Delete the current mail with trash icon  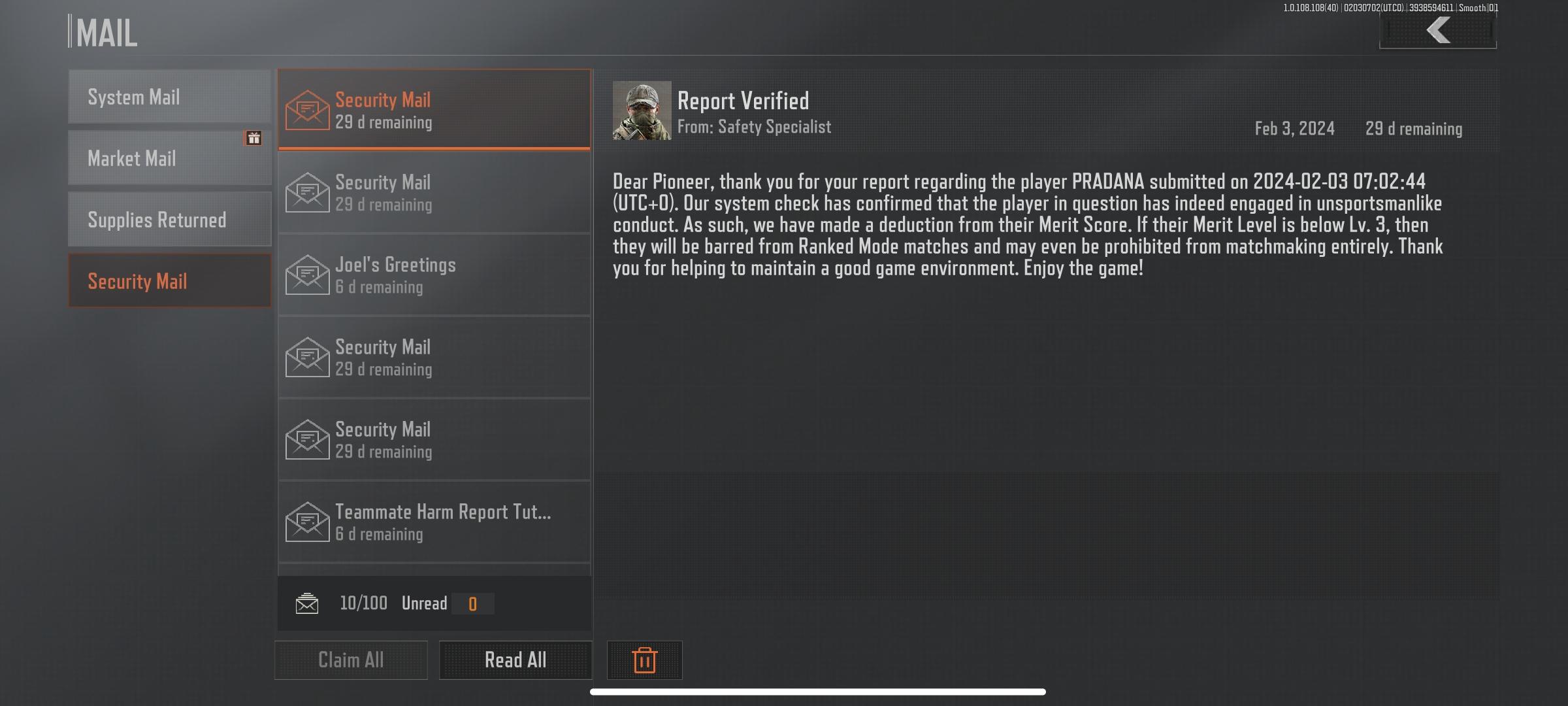644,660
